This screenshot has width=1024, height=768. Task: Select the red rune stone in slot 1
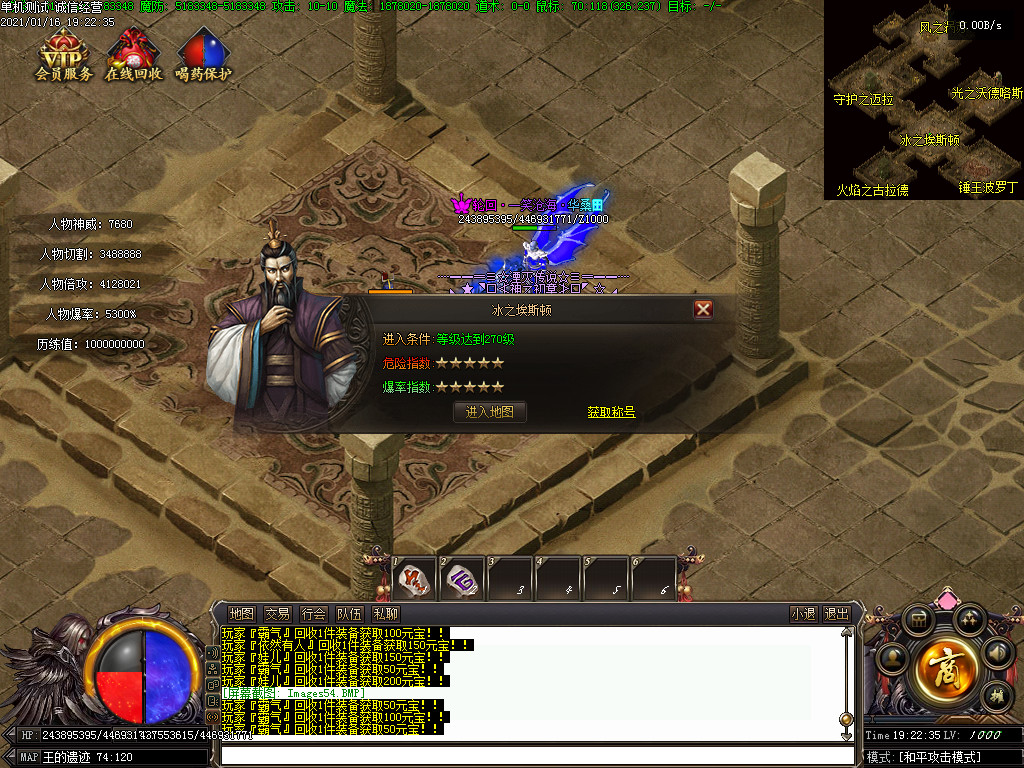(413, 579)
